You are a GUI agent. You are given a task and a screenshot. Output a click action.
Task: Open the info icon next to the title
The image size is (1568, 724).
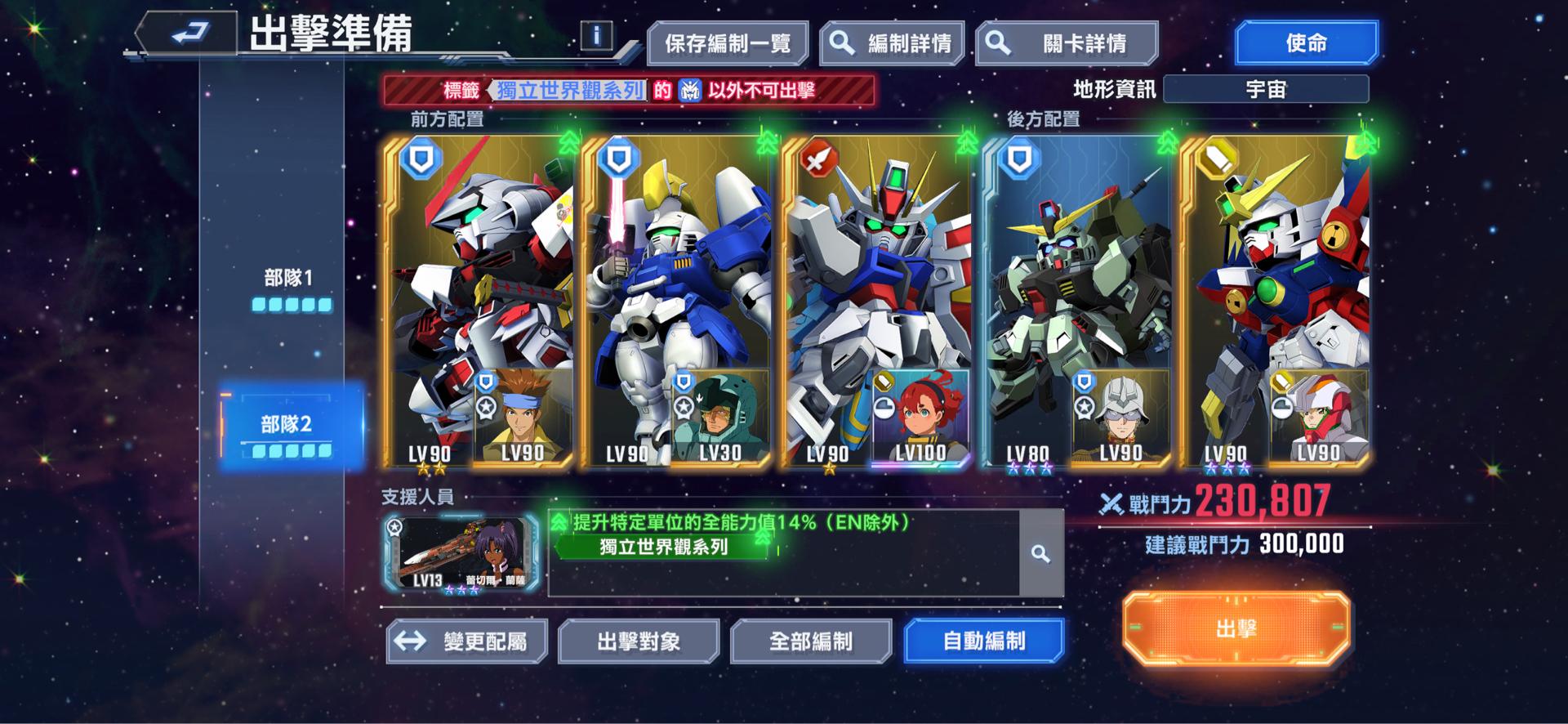pyautogui.click(x=601, y=34)
